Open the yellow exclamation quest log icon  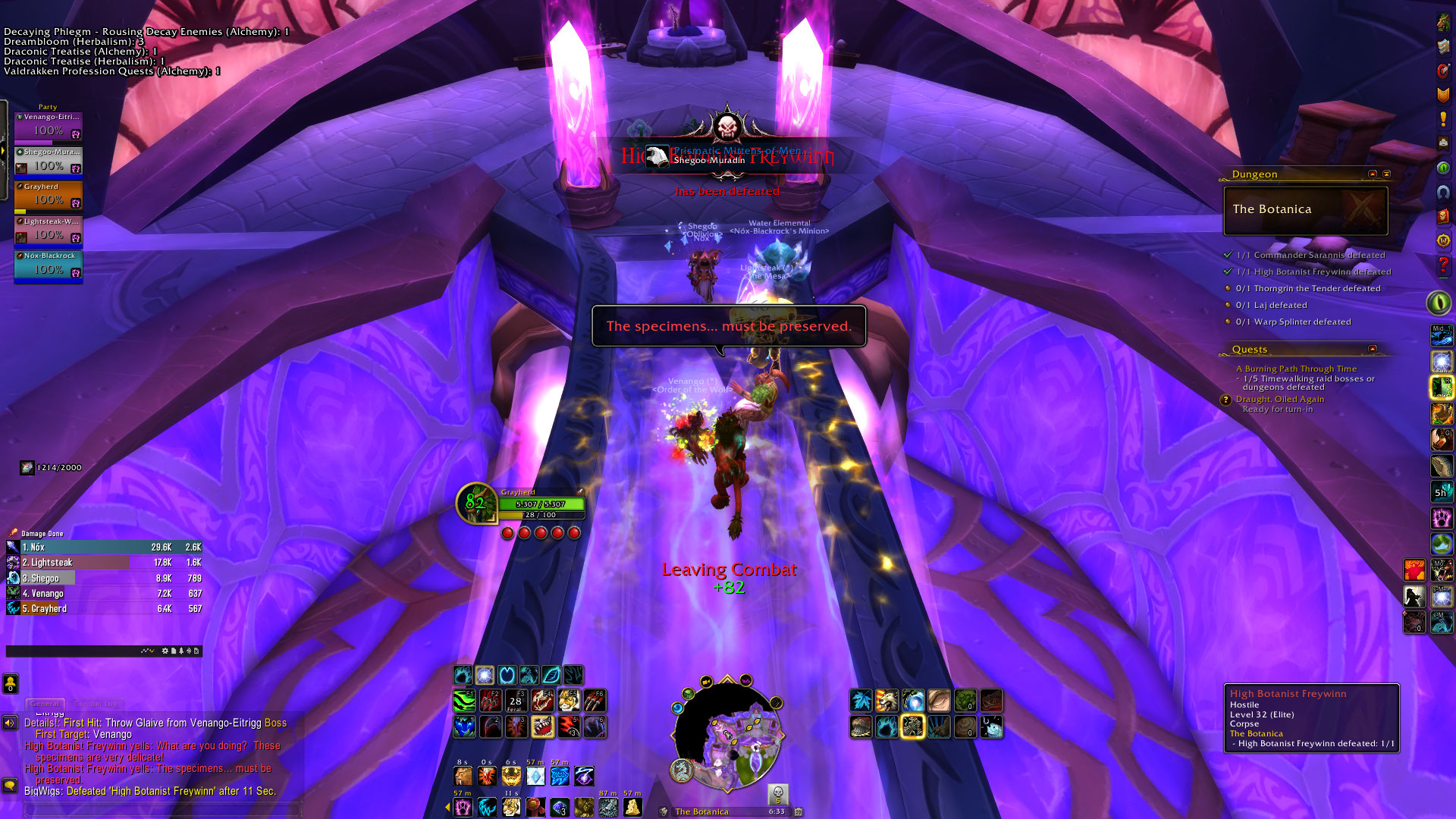[1442, 120]
